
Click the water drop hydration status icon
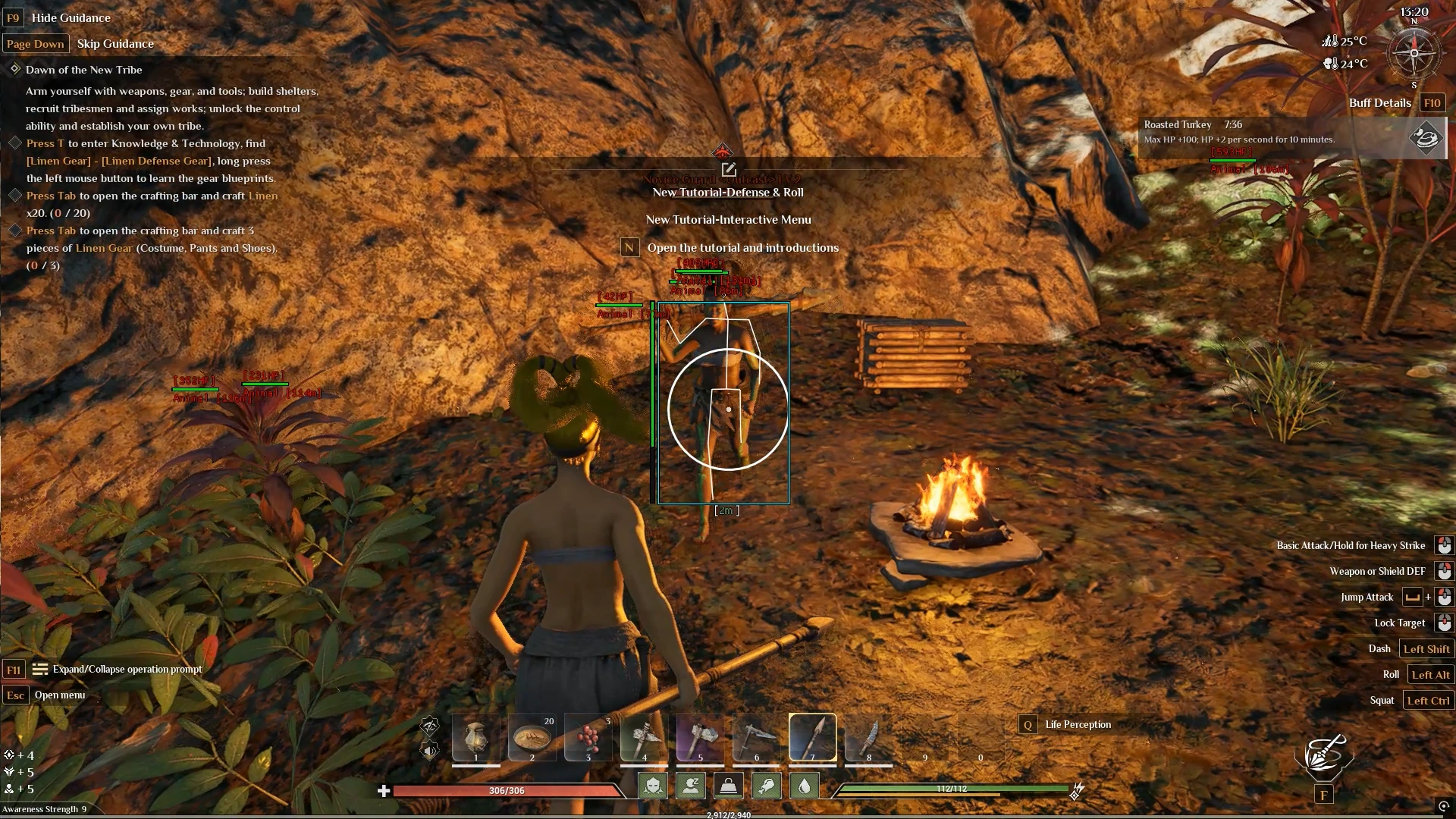[804, 786]
